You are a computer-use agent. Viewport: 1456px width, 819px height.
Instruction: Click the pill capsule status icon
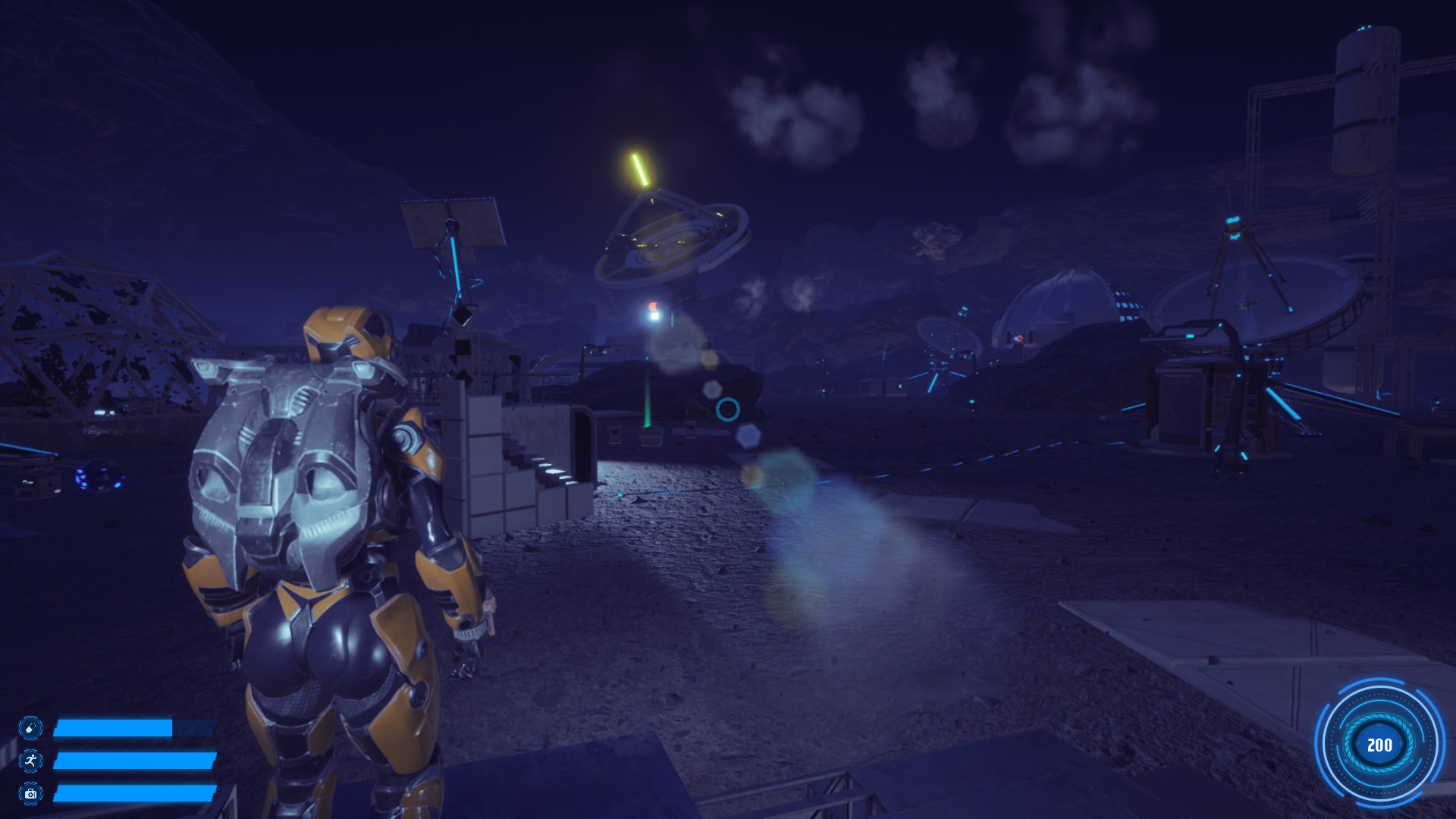click(x=30, y=727)
